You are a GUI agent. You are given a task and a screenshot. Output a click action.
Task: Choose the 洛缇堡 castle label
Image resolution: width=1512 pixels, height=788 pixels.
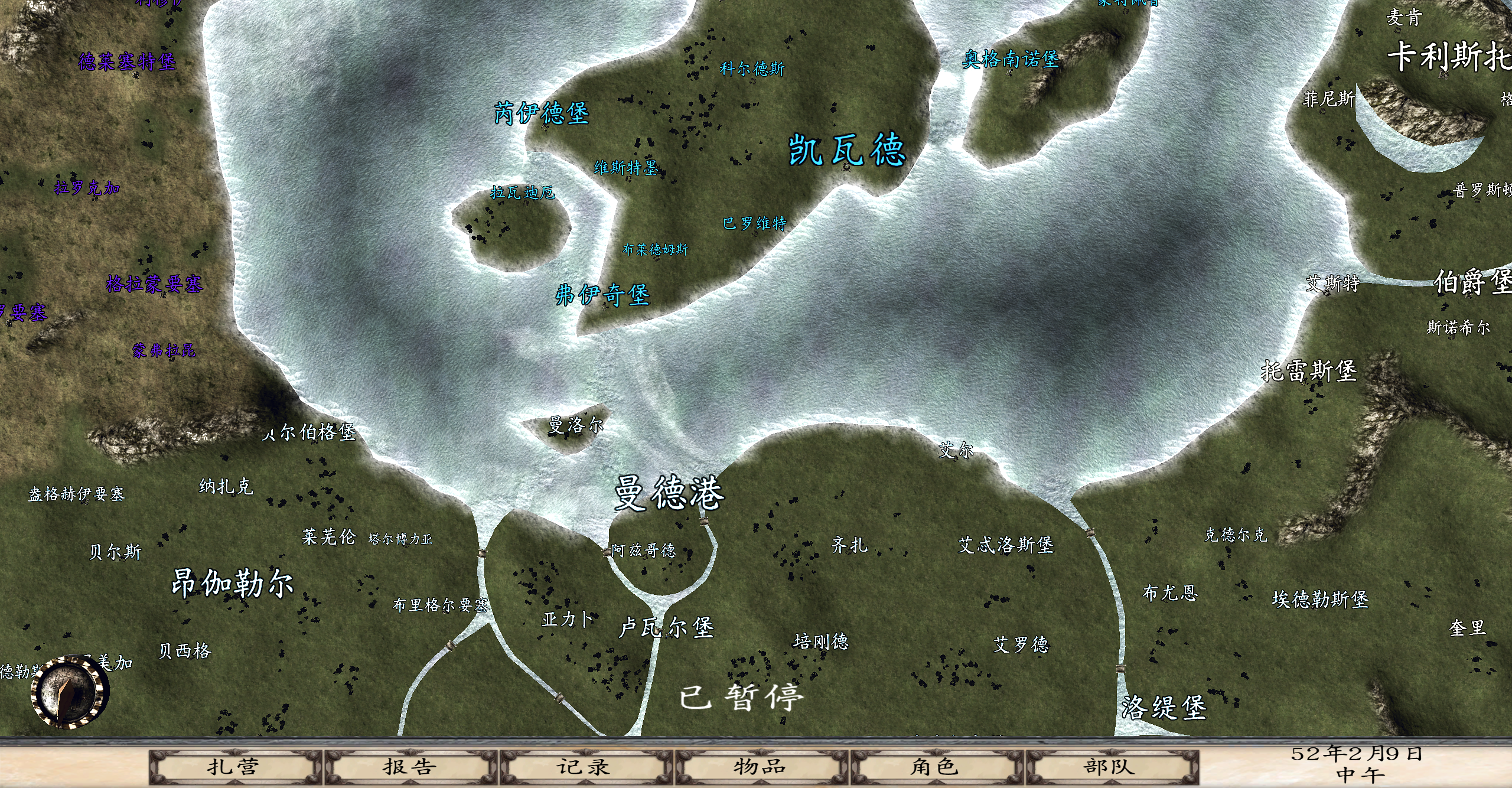[1164, 708]
